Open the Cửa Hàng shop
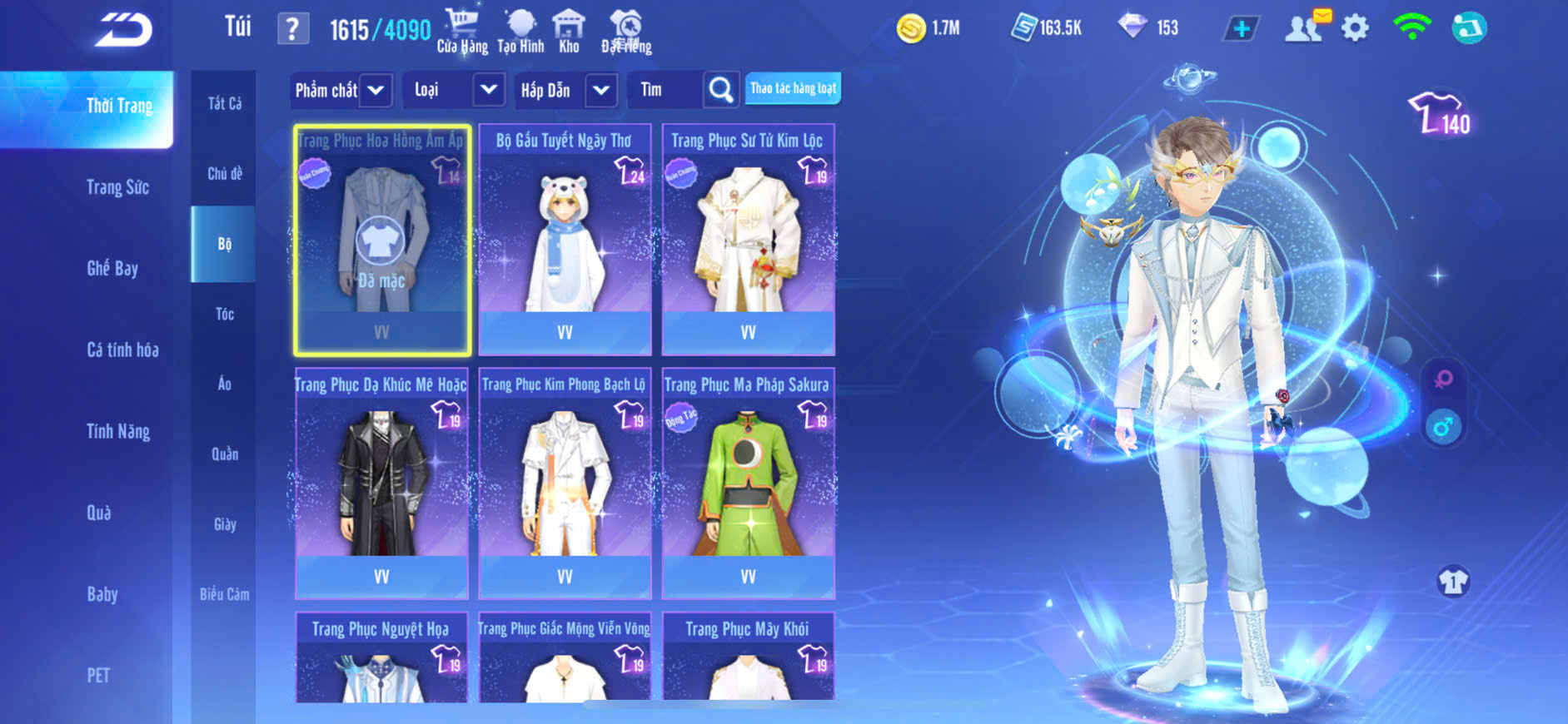Image resolution: width=1568 pixels, height=724 pixels. (x=462, y=32)
